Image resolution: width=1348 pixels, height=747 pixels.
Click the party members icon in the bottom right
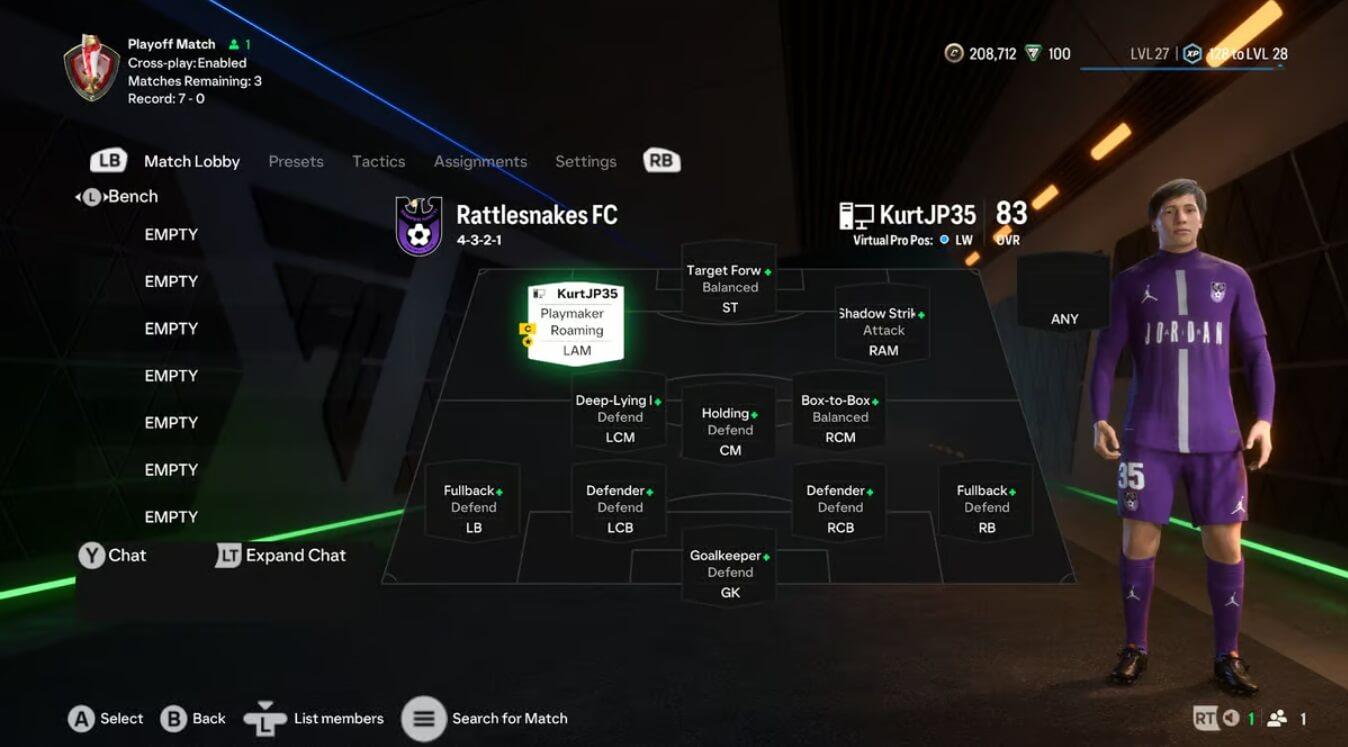tap(1276, 718)
